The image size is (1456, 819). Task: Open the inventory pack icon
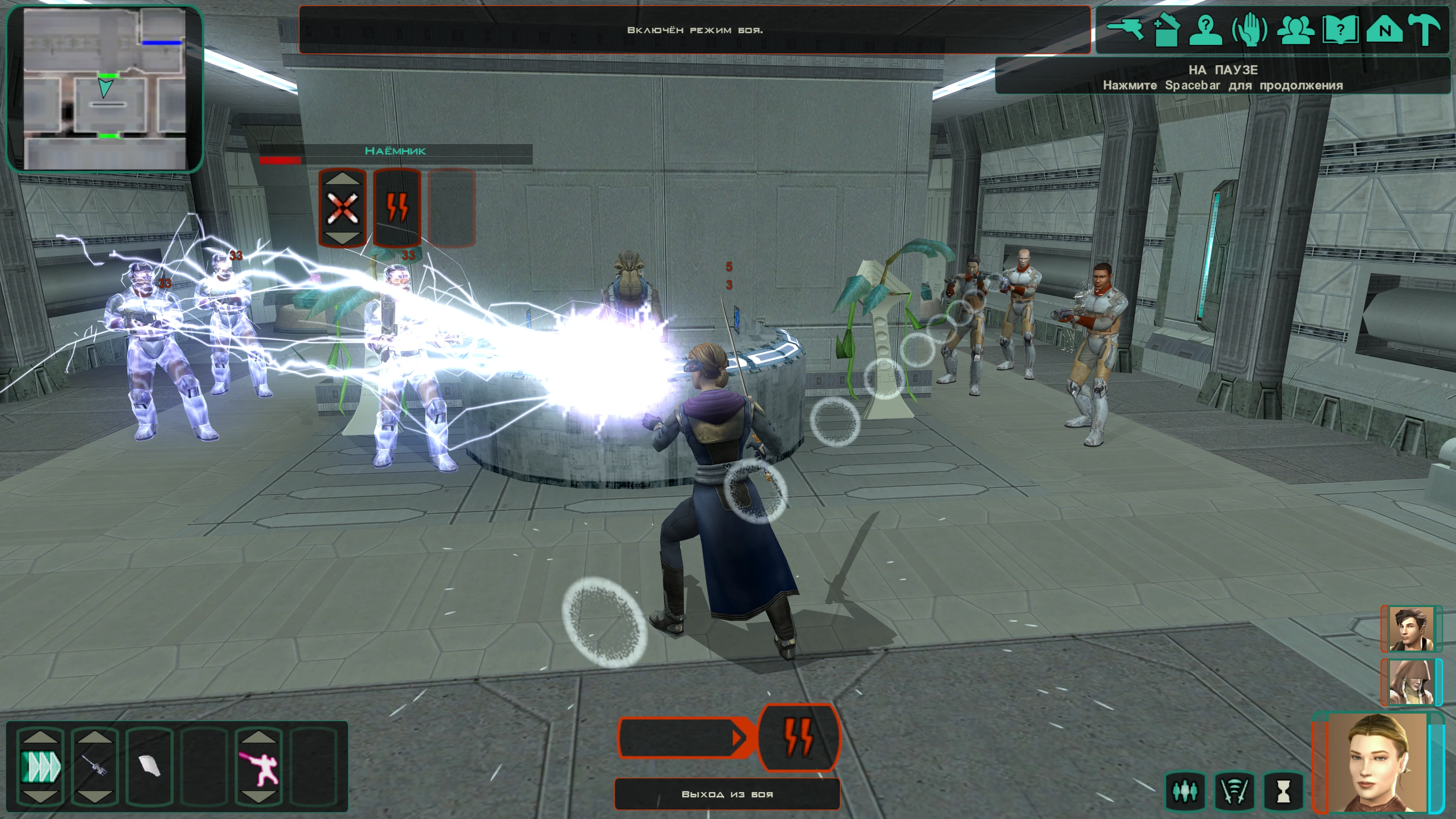pyautogui.click(x=1166, y=29)
